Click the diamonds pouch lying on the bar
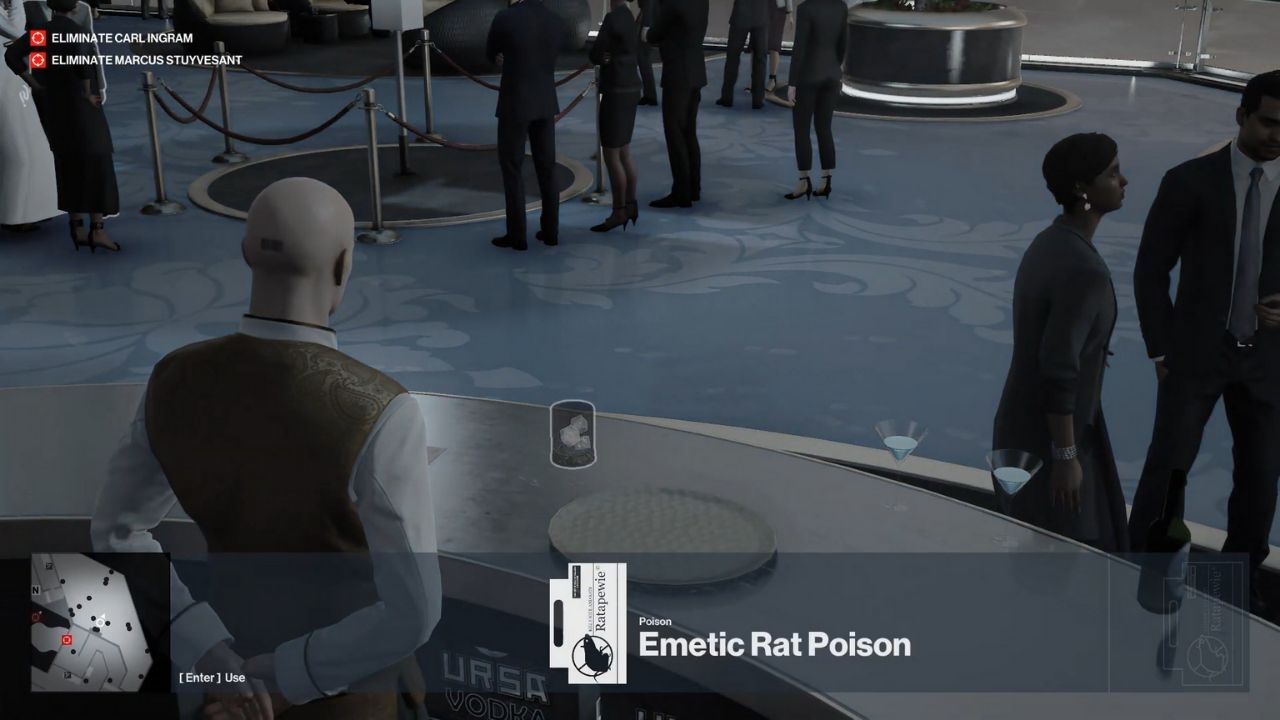Viewport: 1280px width, 720px height. (572, 432)
